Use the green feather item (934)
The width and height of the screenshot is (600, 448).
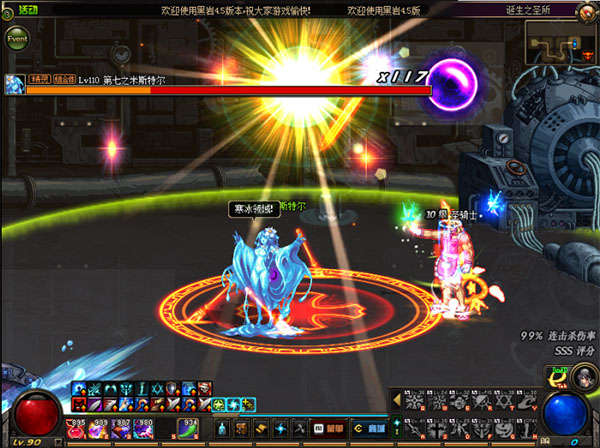187,429
